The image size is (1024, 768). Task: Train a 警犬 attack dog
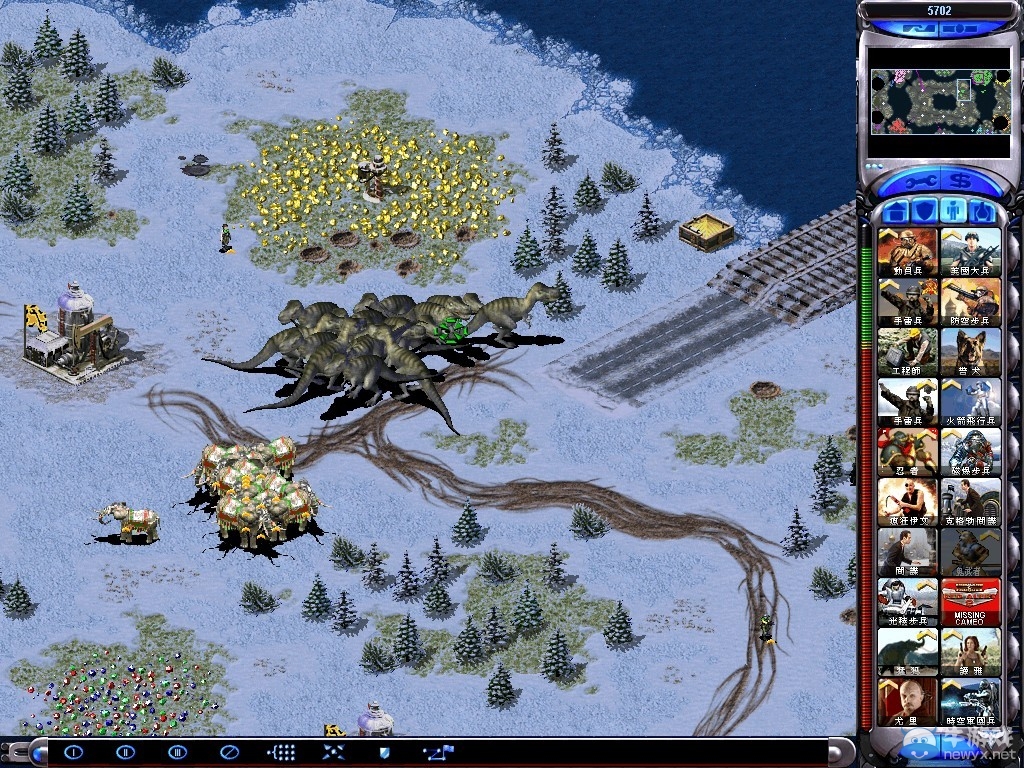coord(970,352)
